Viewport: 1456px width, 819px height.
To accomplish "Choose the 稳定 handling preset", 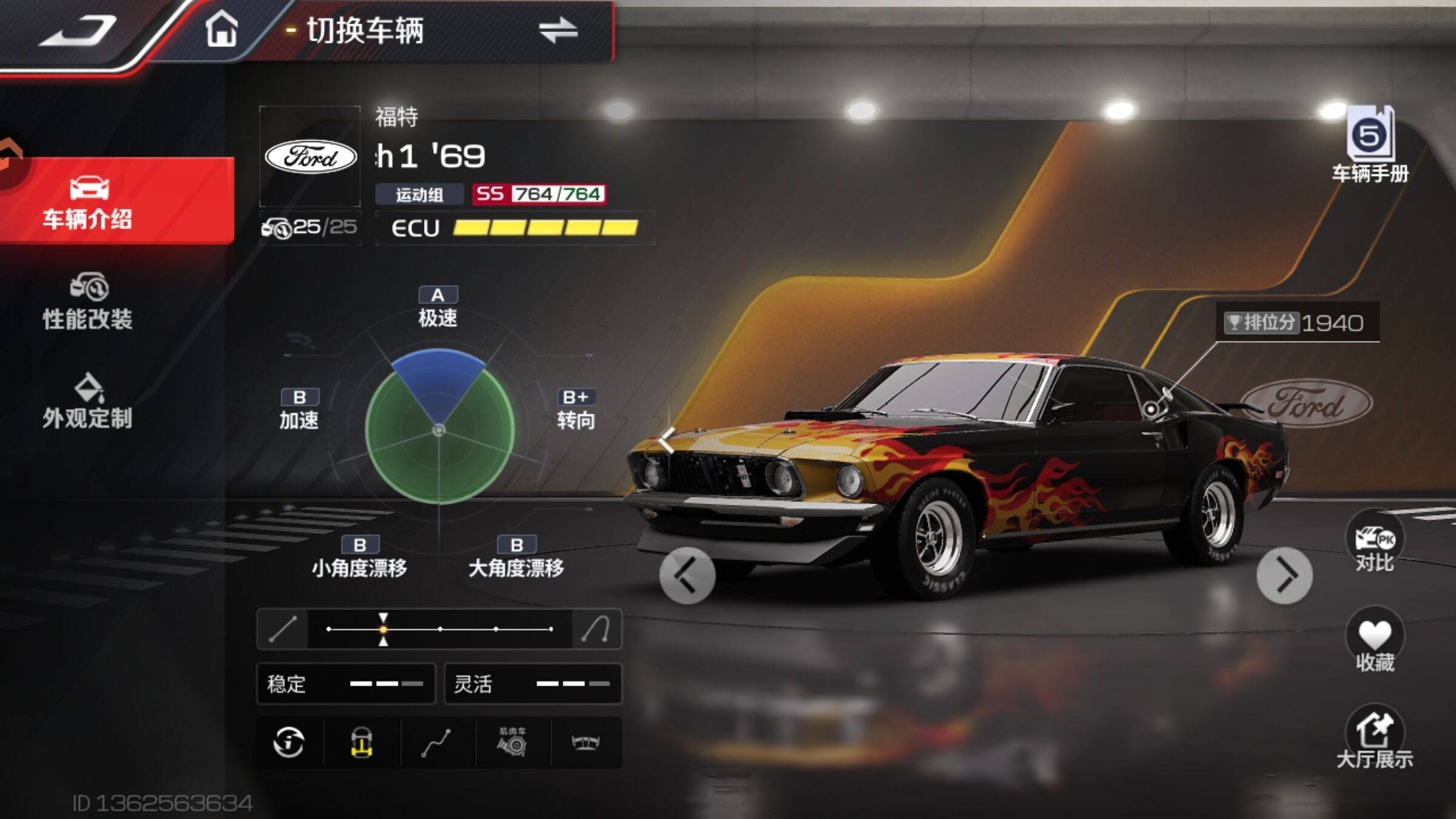I will (346, 684).
